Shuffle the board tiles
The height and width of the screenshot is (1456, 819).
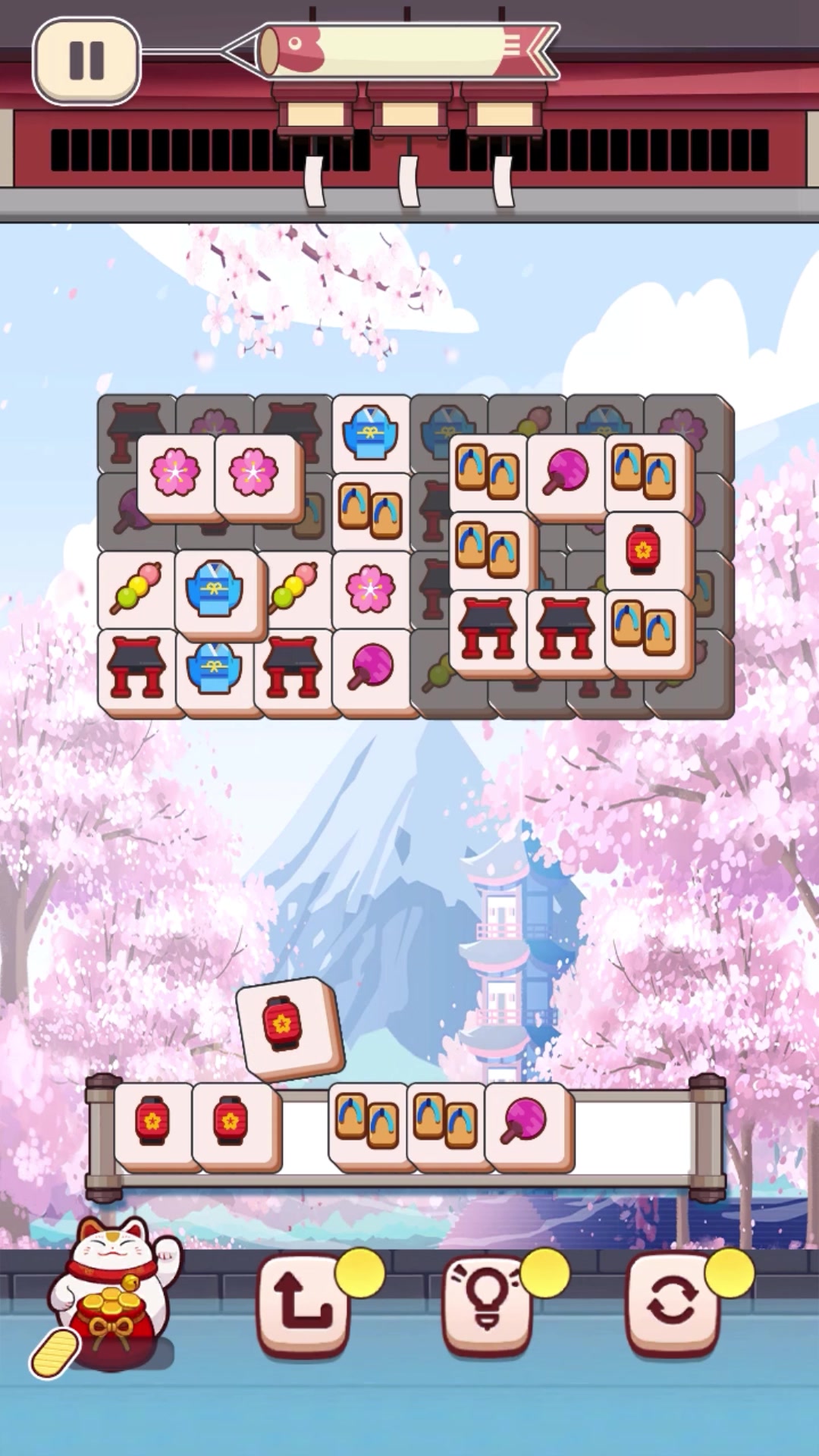671,1303
